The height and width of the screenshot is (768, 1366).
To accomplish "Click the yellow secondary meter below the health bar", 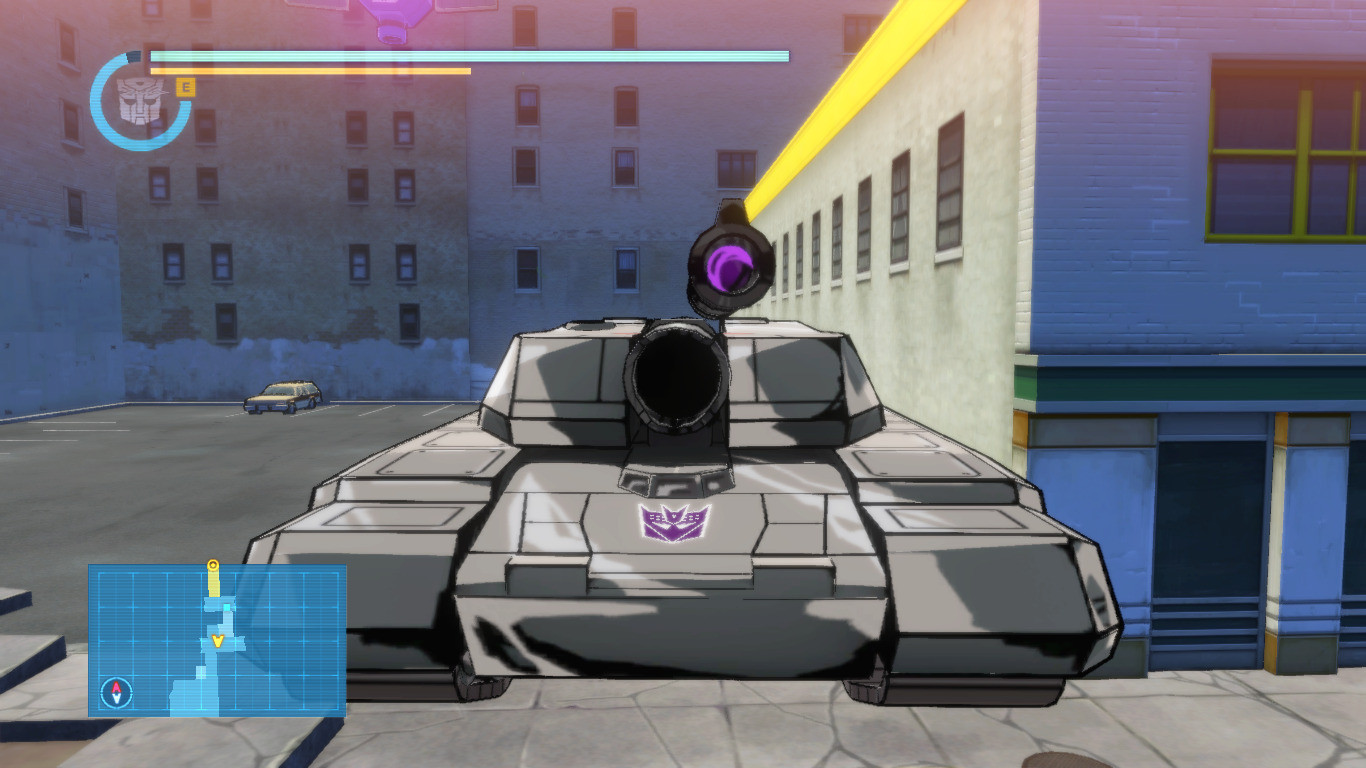I will (x=310, y=72).
